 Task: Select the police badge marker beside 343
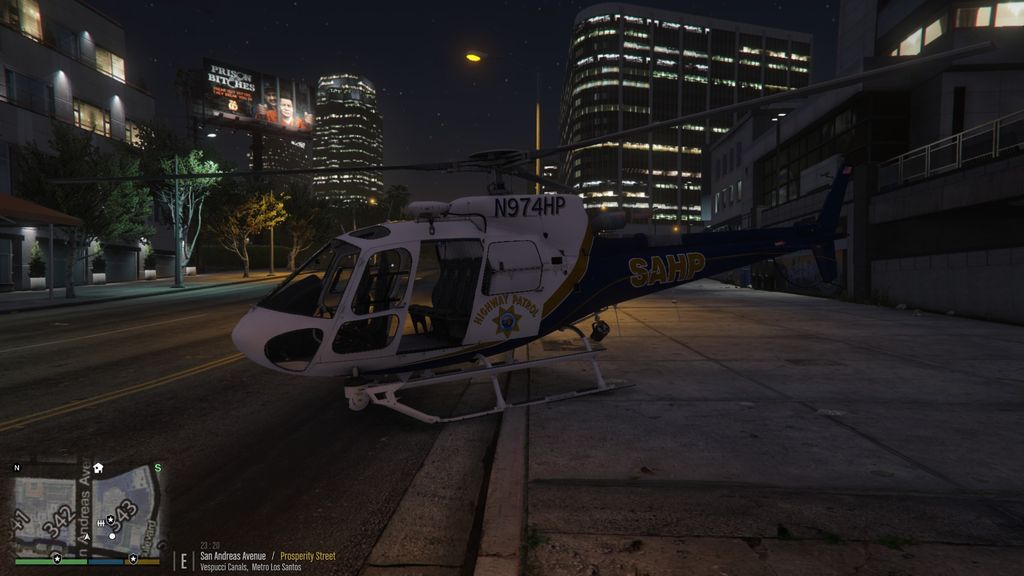[110, 520]
